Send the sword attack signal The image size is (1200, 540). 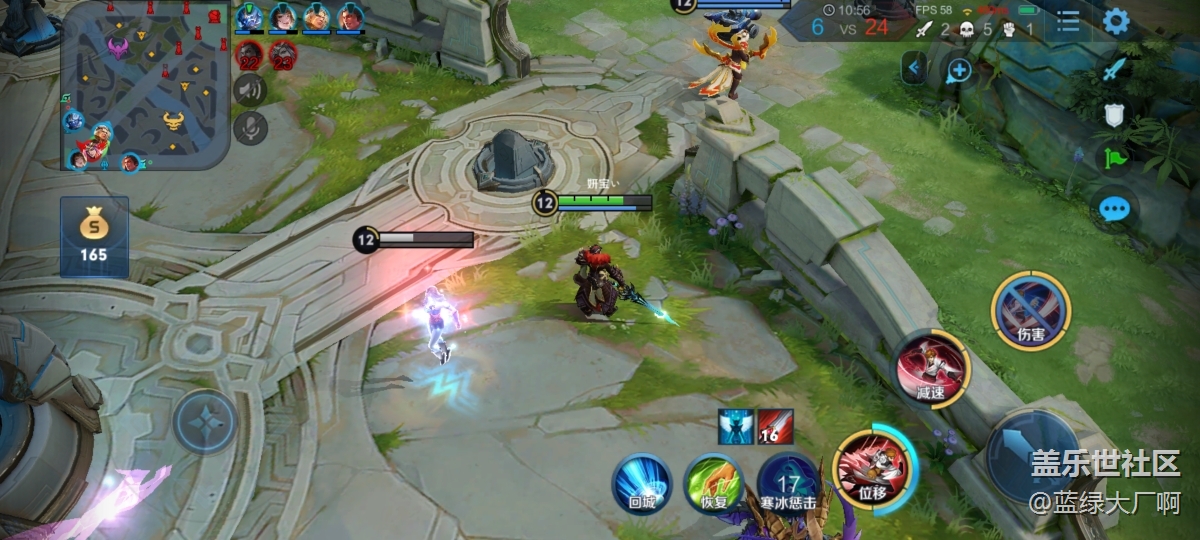1114,70
